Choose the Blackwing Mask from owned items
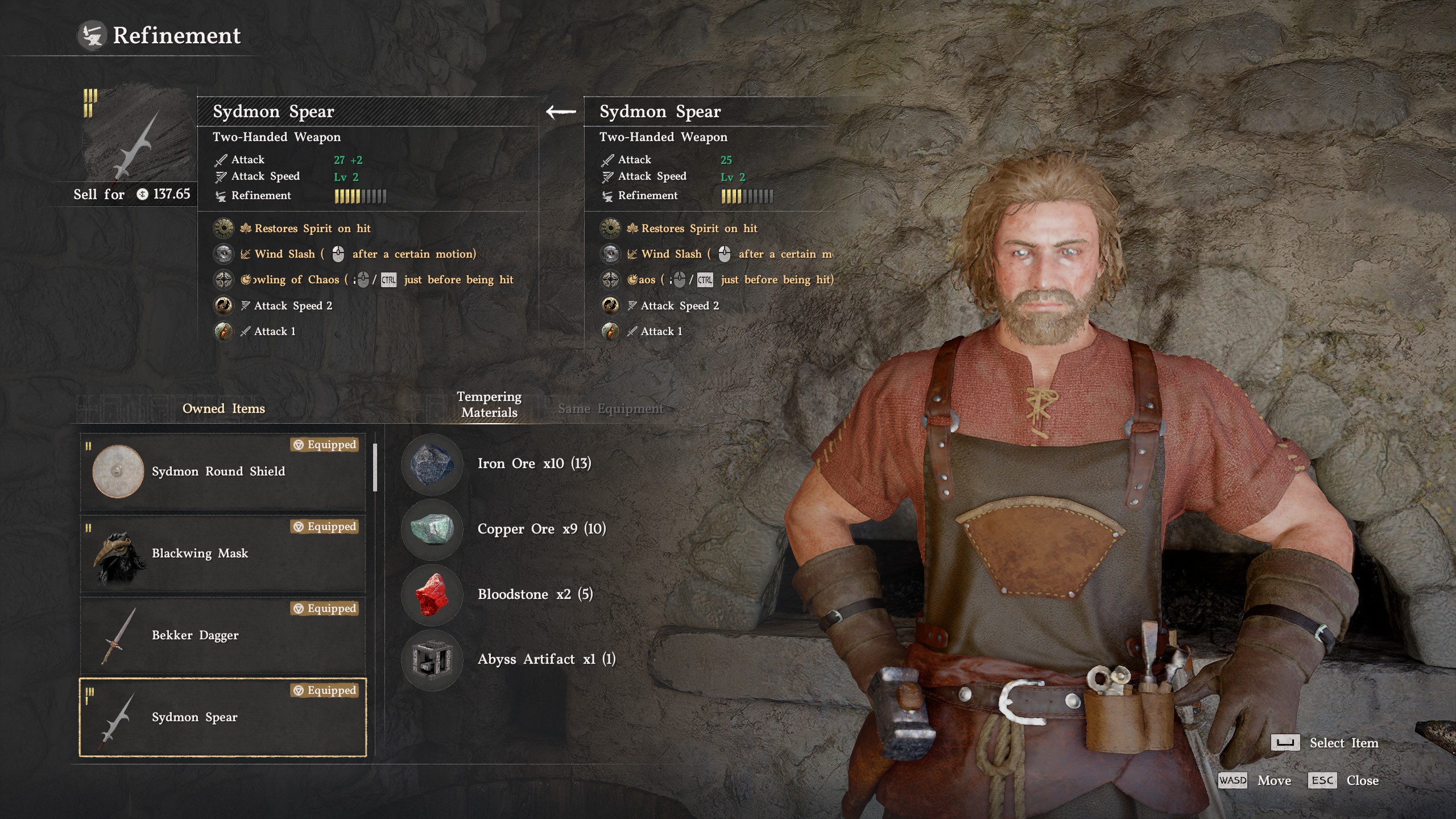This screenshot has height=819, width=1456. 223,553
